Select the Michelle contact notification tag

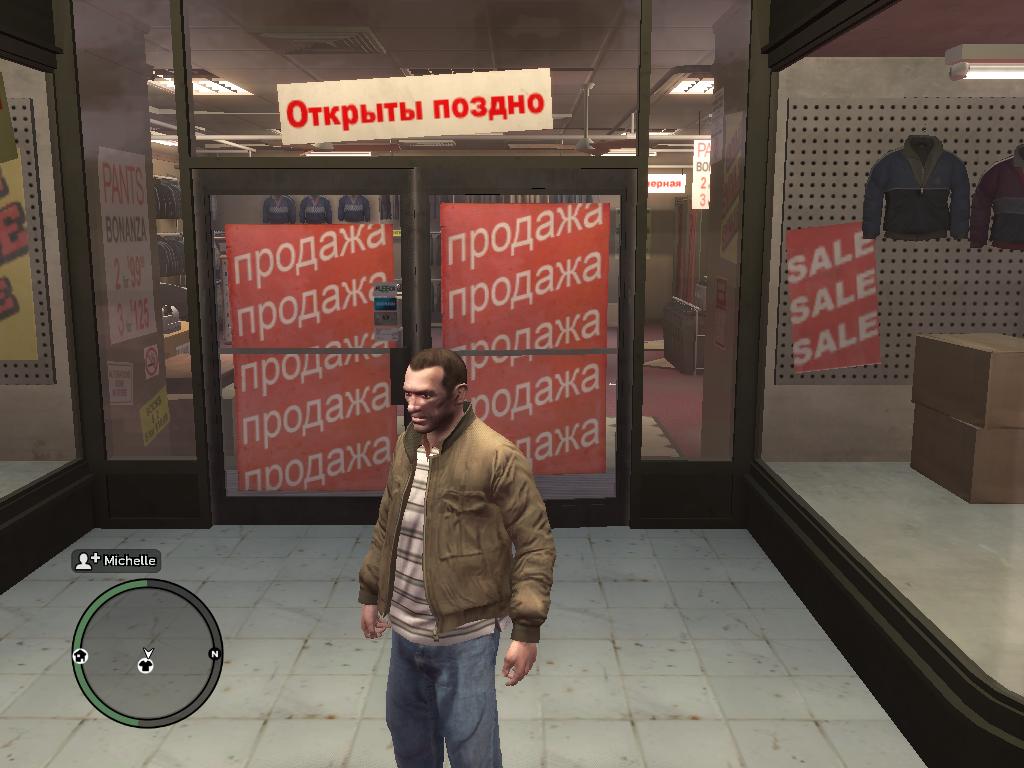(116, 561)
